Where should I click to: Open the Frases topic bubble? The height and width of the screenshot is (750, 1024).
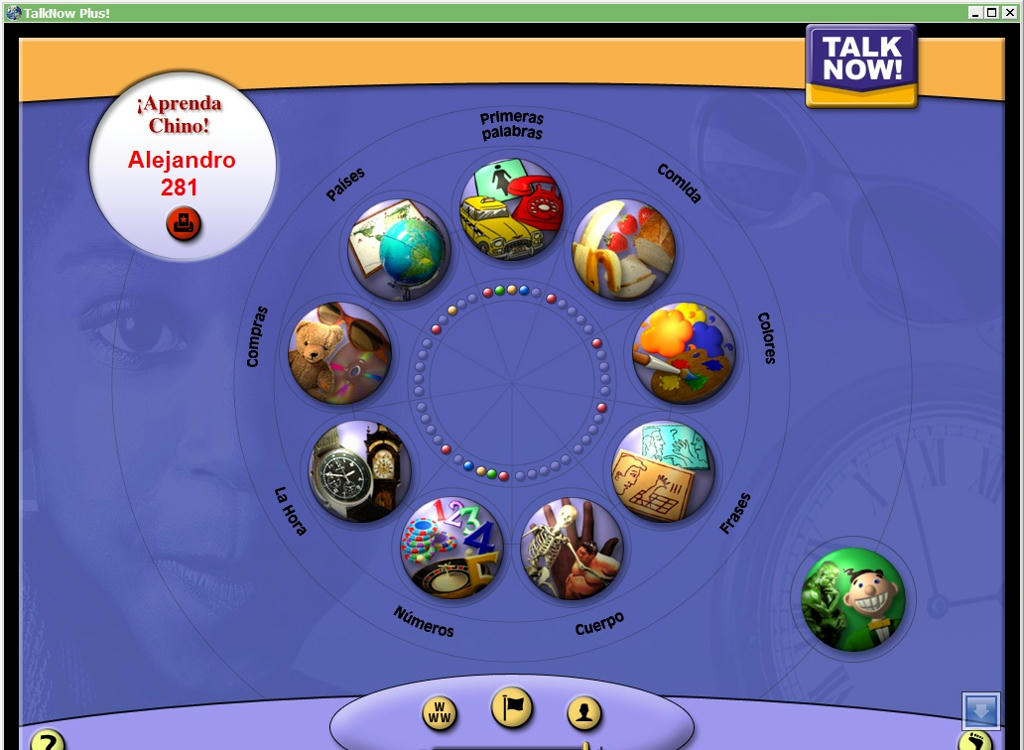tap(662, 470)
